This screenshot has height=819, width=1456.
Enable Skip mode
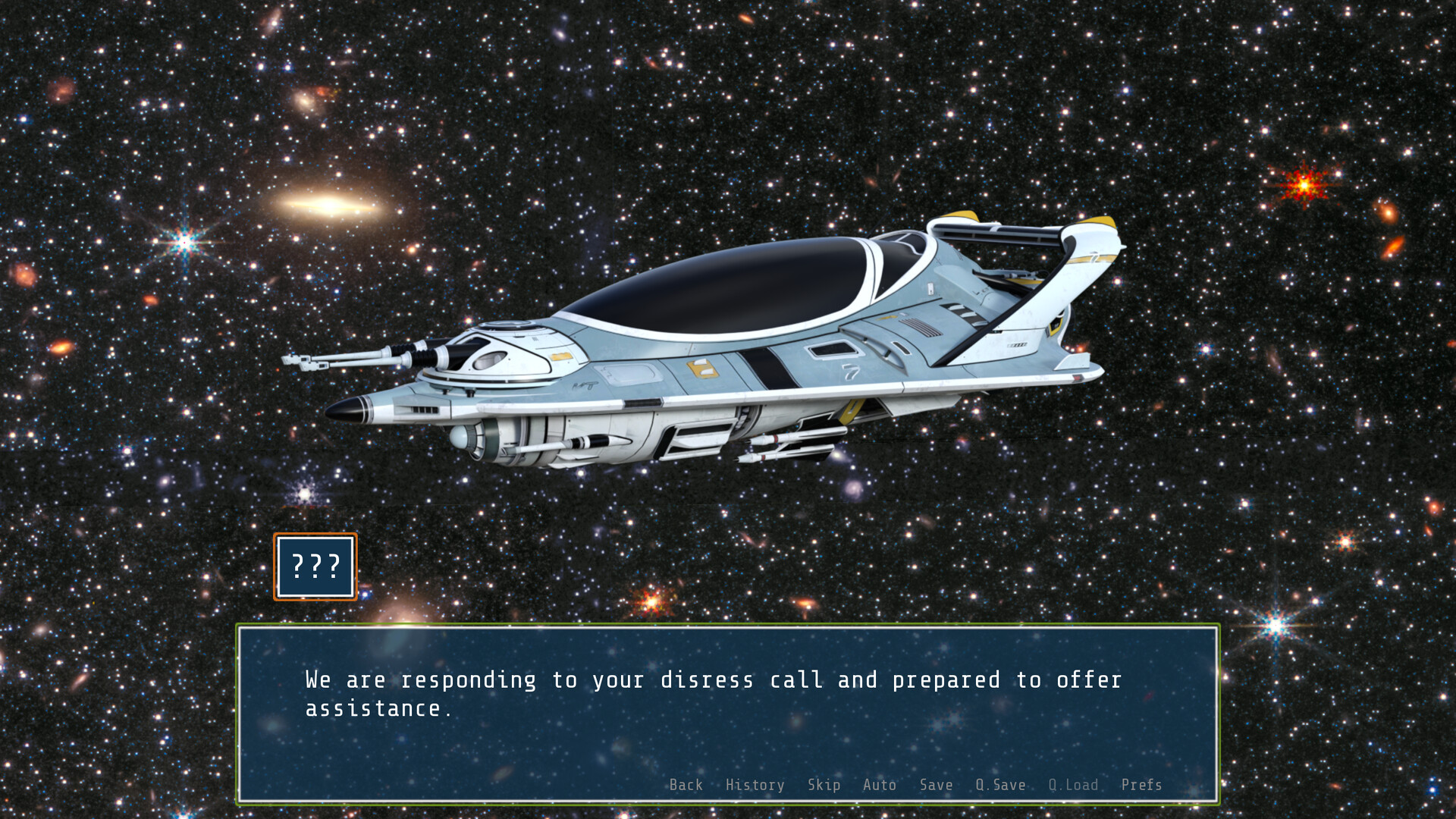(824, 785)
